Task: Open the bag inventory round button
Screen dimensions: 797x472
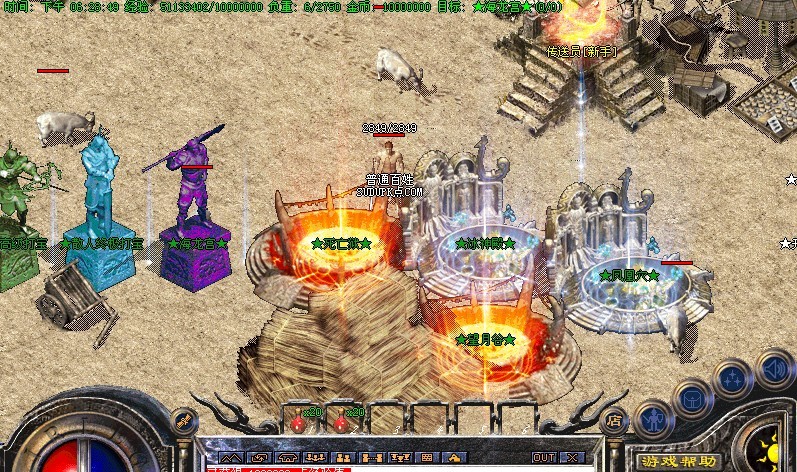Action: pyautogui.click(x=692, y=398)
